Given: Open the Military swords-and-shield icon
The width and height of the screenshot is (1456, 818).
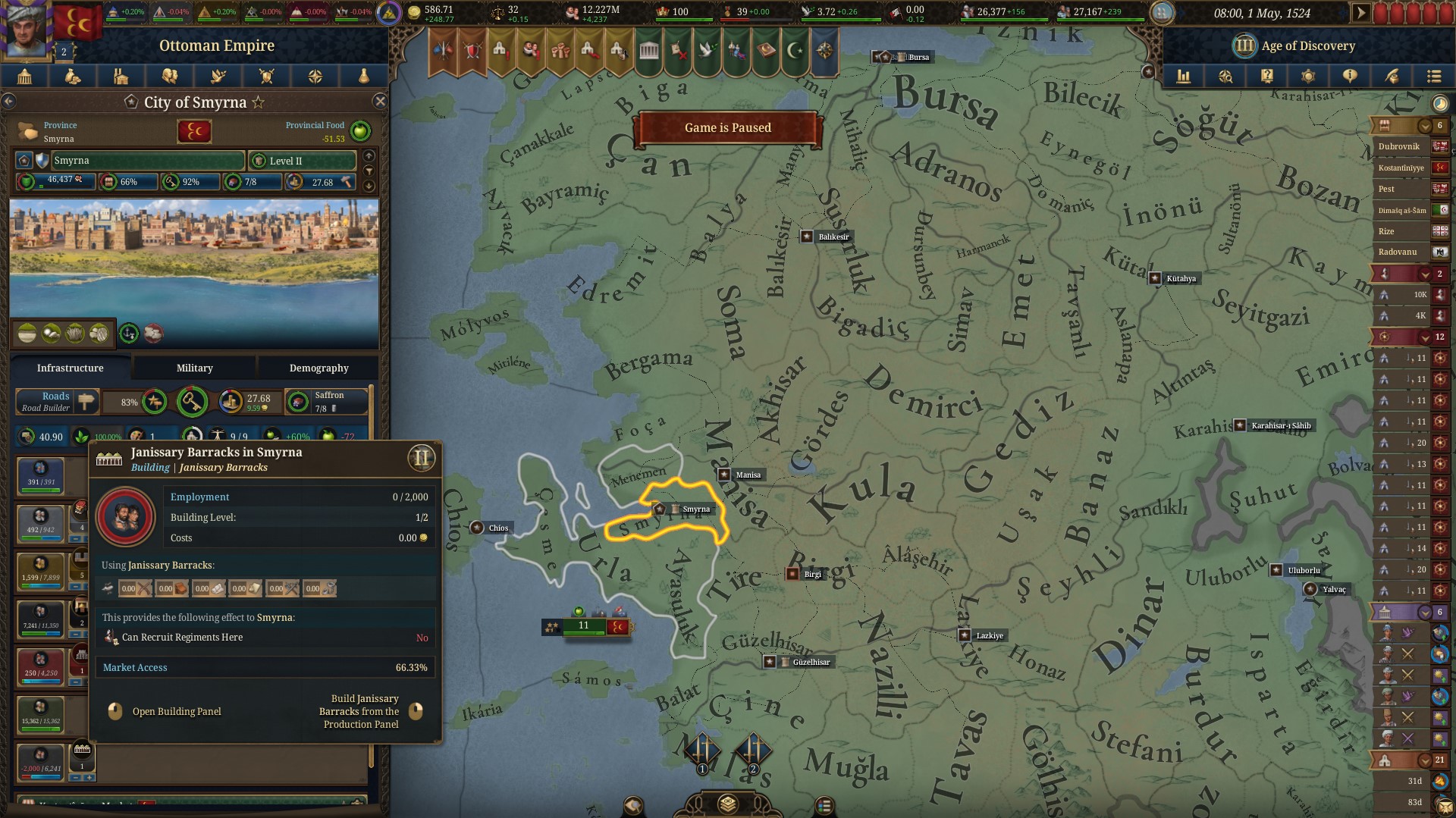Looking at the screenshot, I should (266, 76).
